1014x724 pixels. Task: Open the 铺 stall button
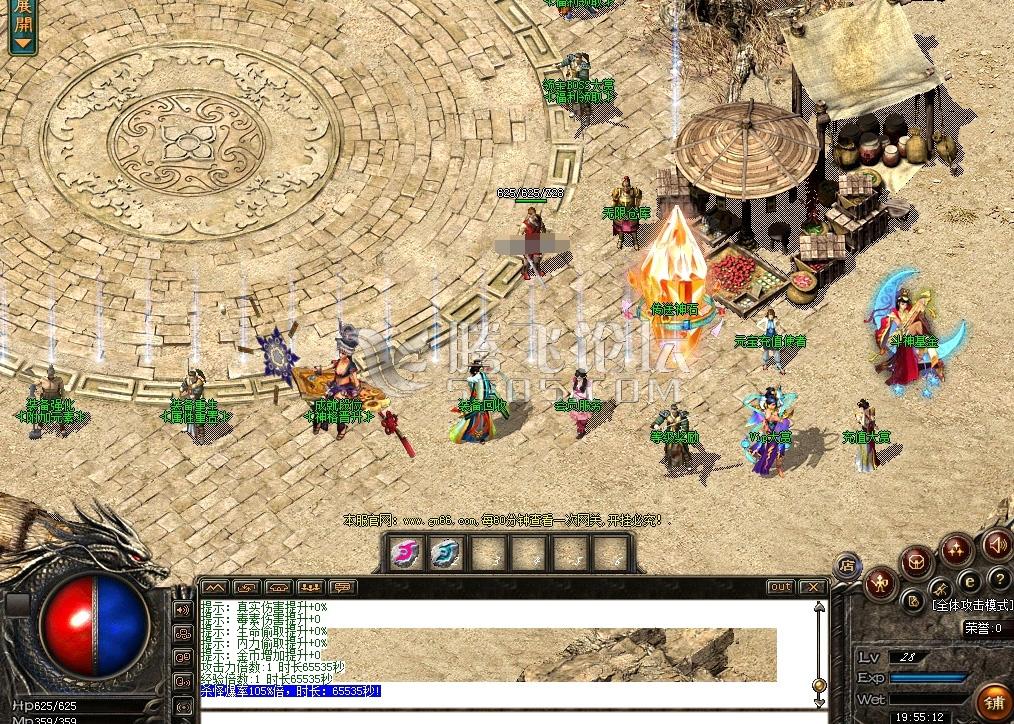pos(994,700)
